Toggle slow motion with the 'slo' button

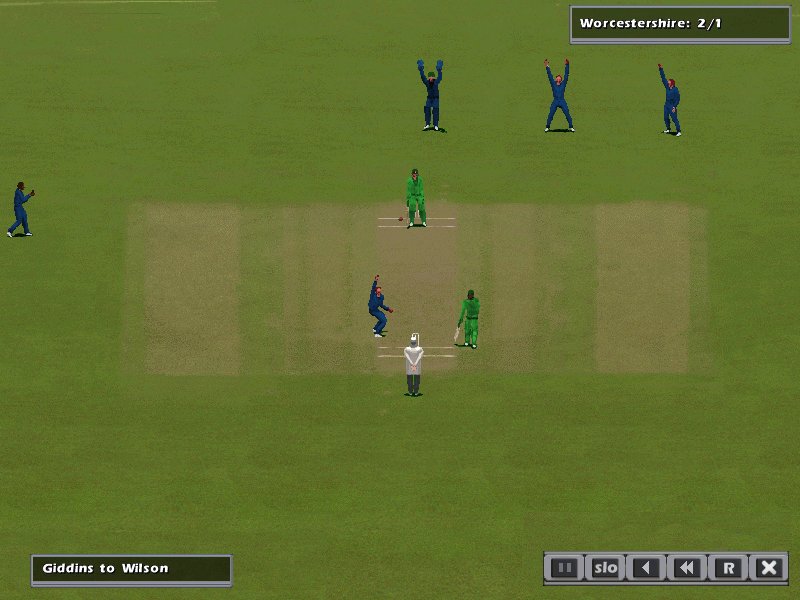(x=606, y=568)
